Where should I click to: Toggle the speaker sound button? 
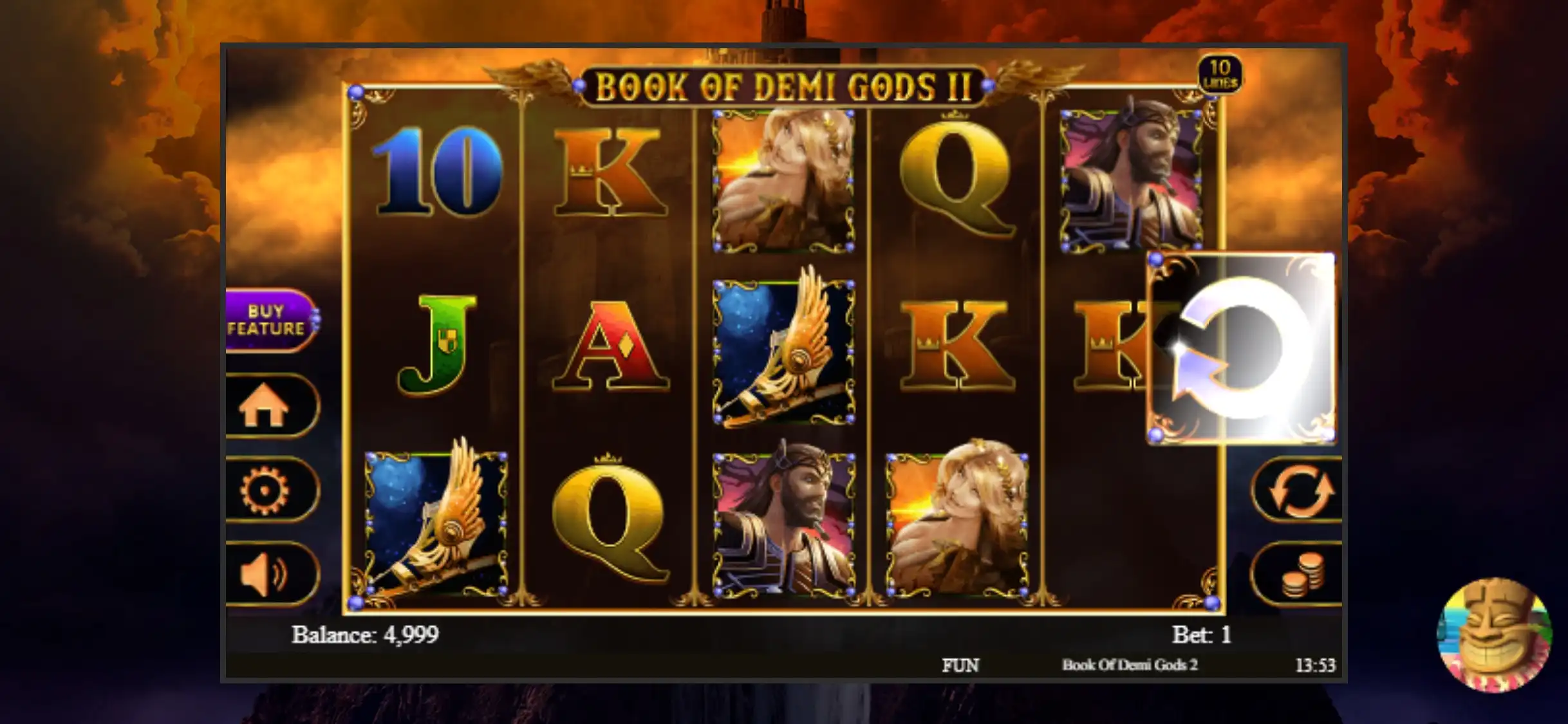coord(267,574)
